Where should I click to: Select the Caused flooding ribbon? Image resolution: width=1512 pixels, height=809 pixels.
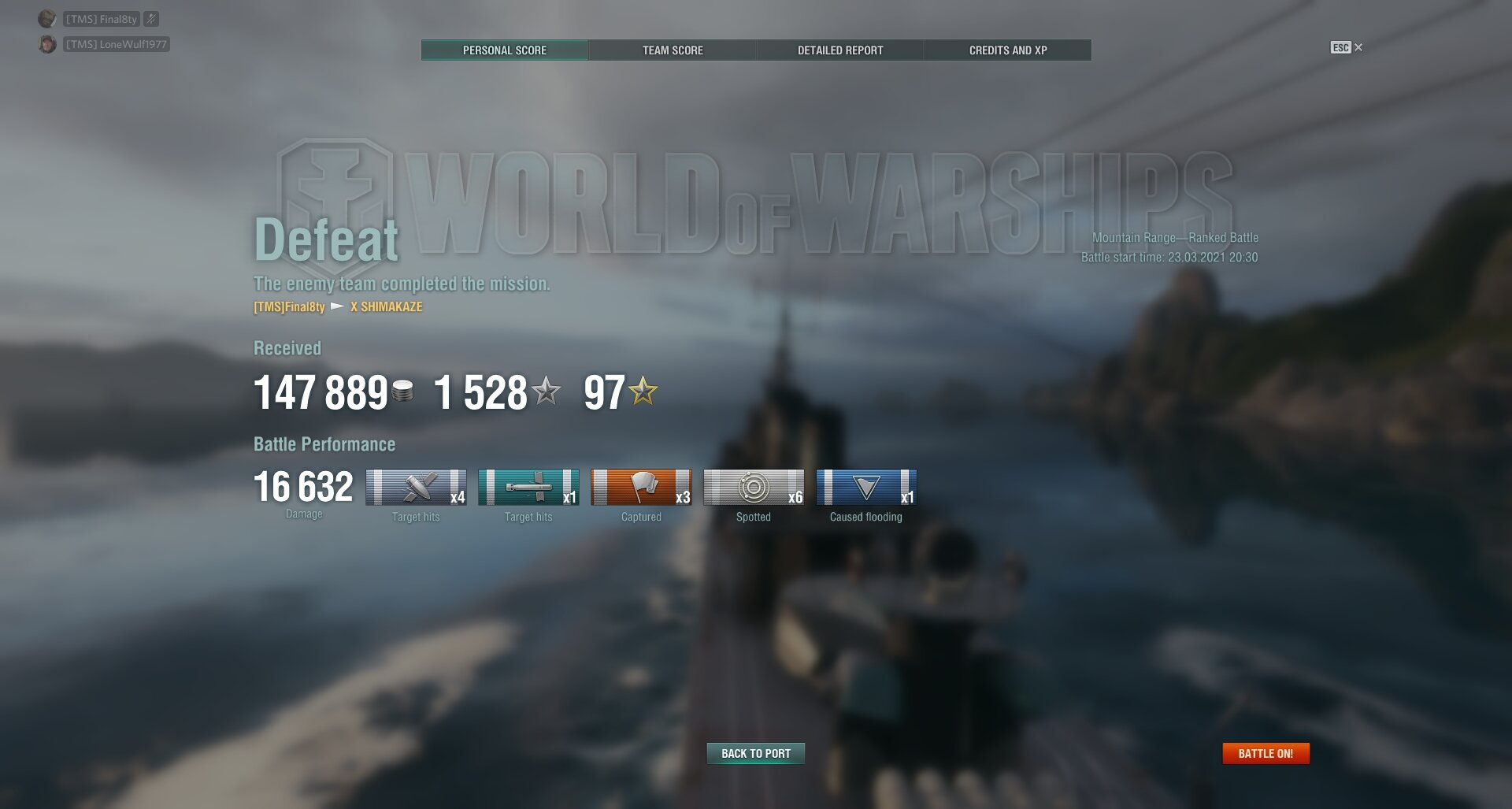(x=866, y=488)
